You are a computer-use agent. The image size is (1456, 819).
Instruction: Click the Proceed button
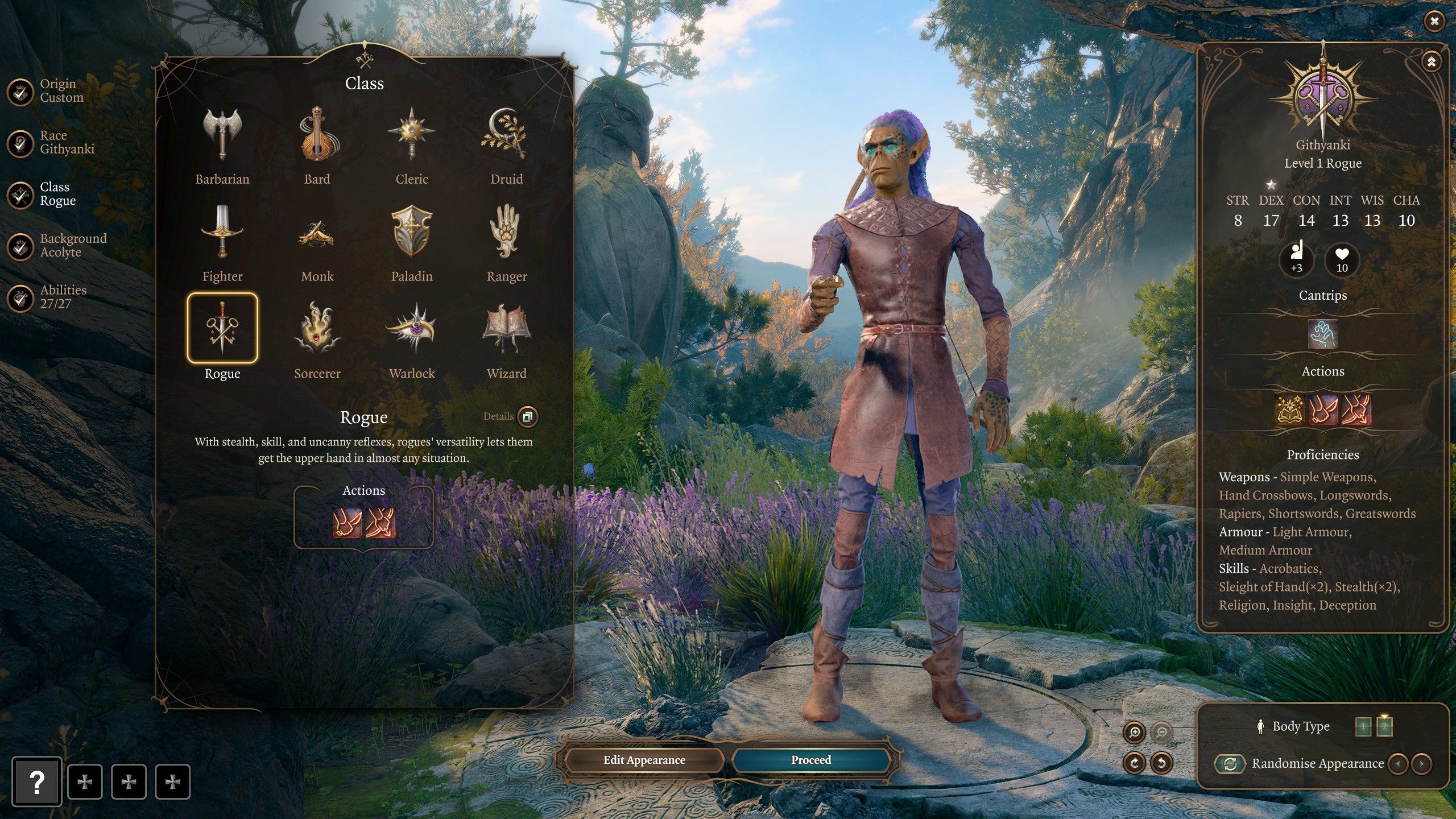pos(810,760)
